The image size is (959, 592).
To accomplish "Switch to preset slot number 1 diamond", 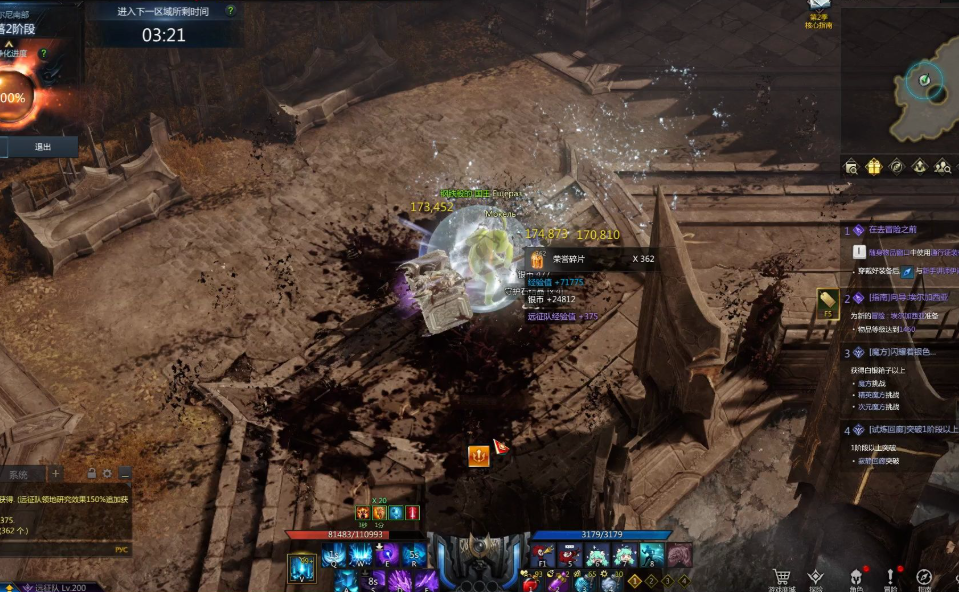I will coord(634,580).
